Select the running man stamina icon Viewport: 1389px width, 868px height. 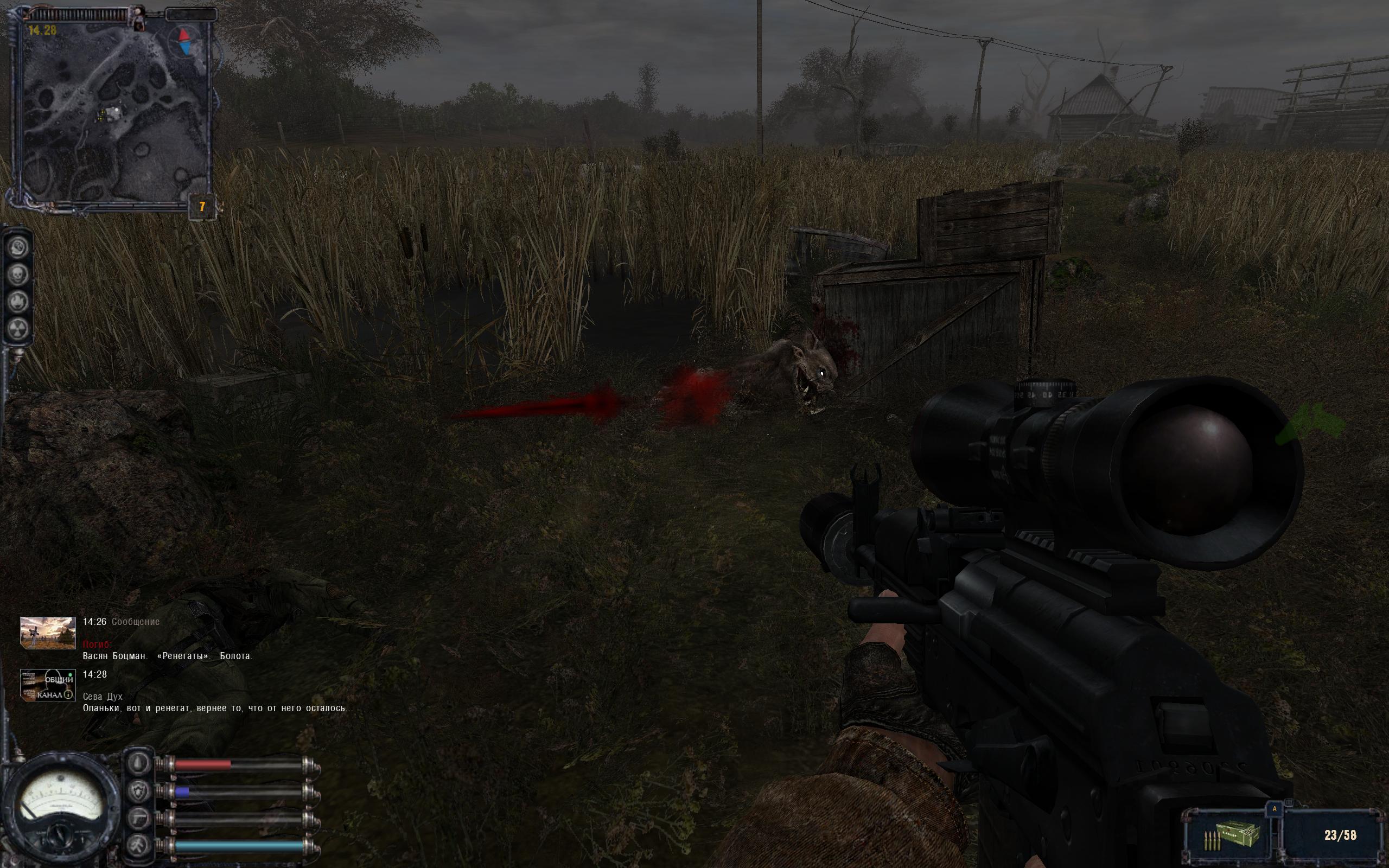(x=138, y=845)
